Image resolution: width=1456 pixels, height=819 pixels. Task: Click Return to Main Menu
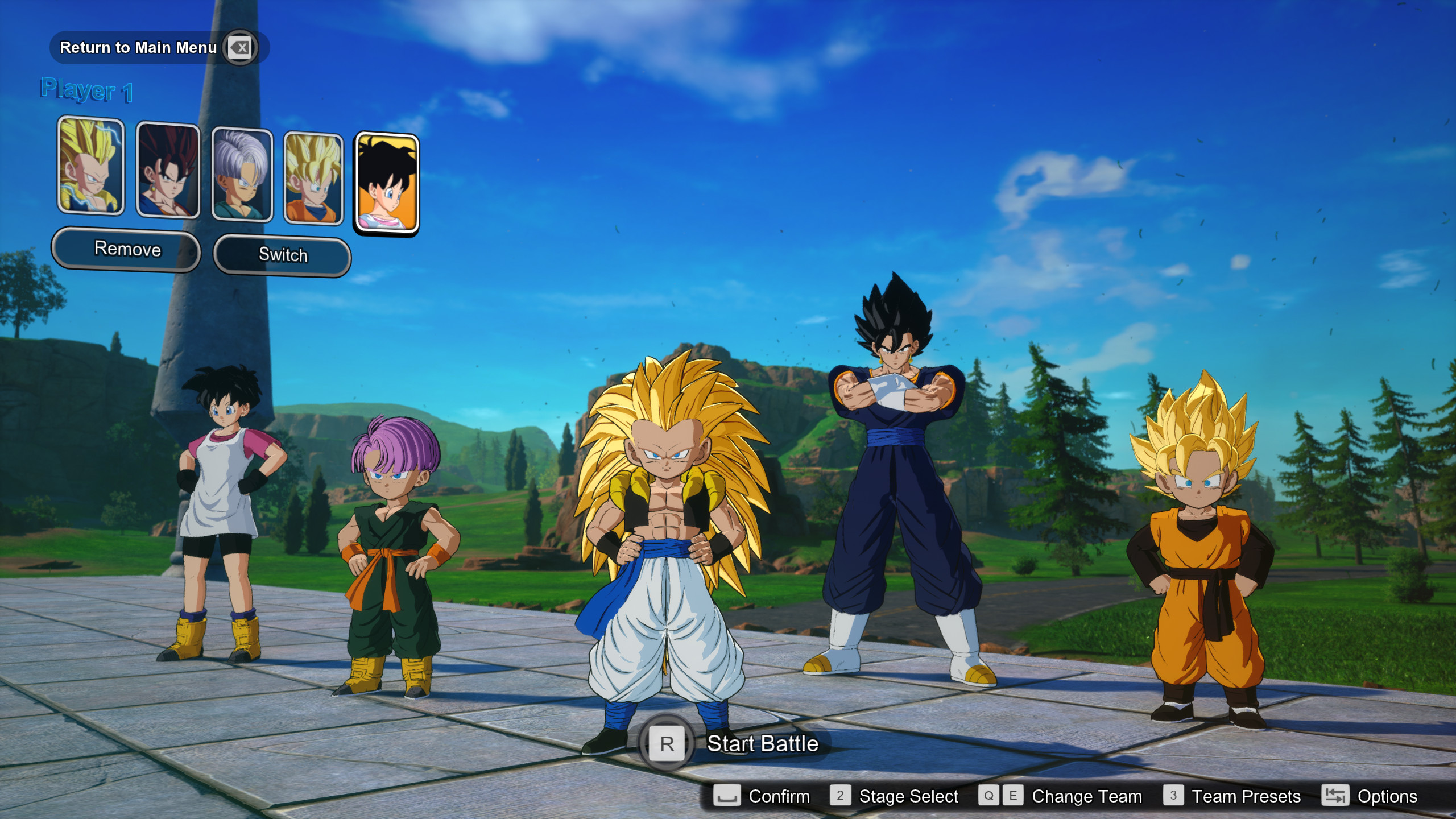pyautogui.click(x=138, y=48)
